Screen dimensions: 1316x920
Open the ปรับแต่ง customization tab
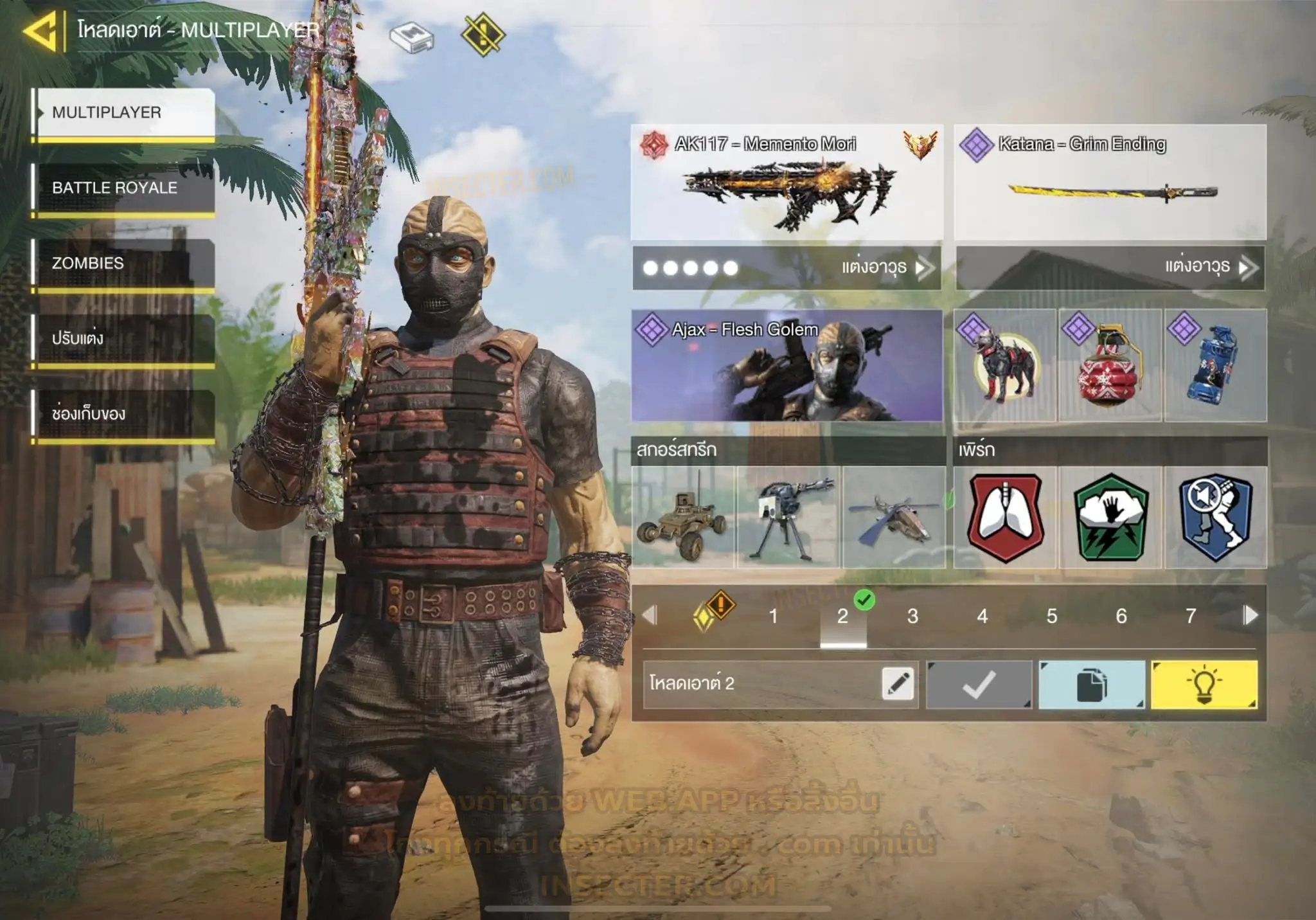(x=125, y=339)
